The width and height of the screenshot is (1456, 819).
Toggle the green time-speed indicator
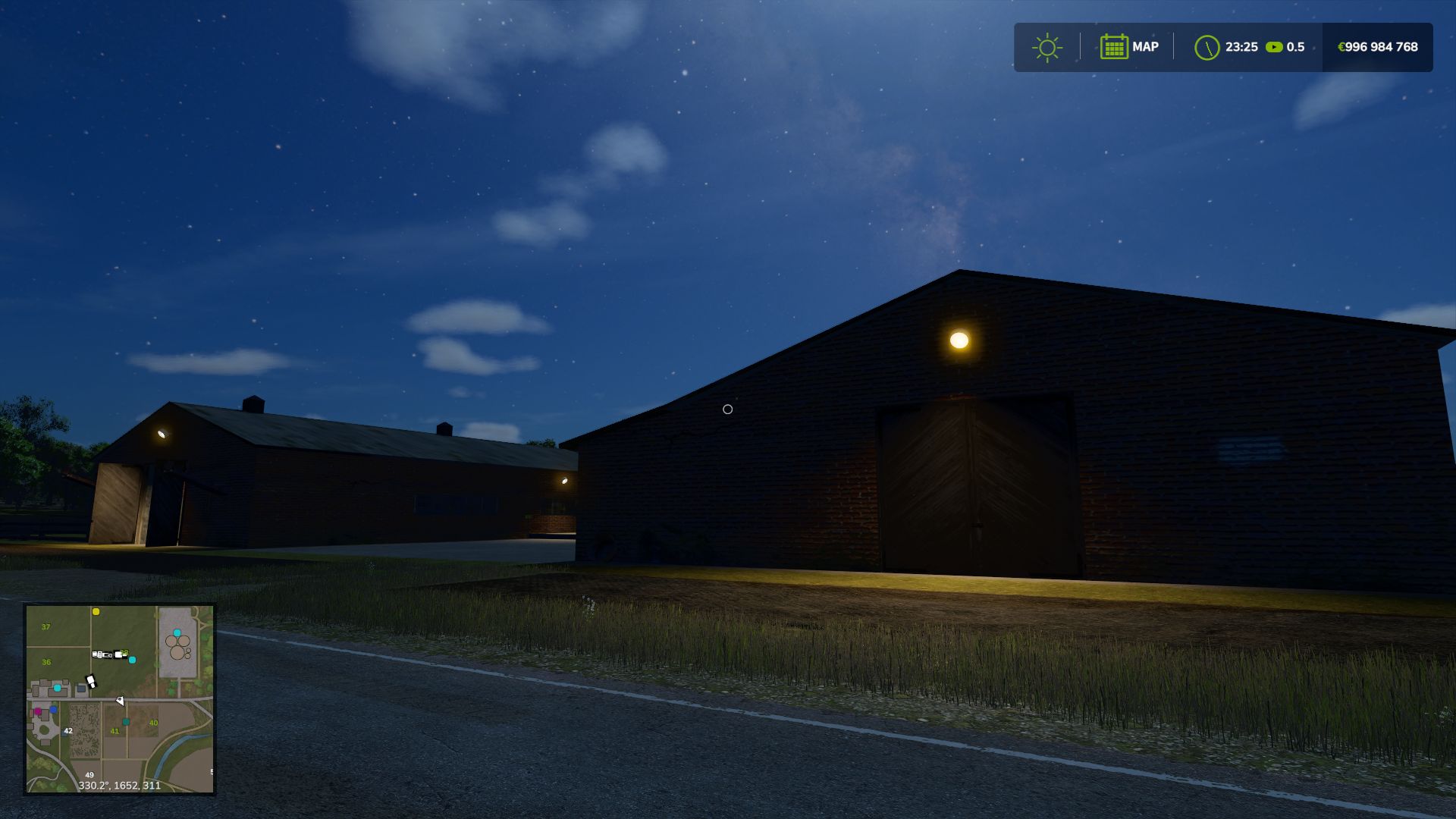click(1274, 47)
